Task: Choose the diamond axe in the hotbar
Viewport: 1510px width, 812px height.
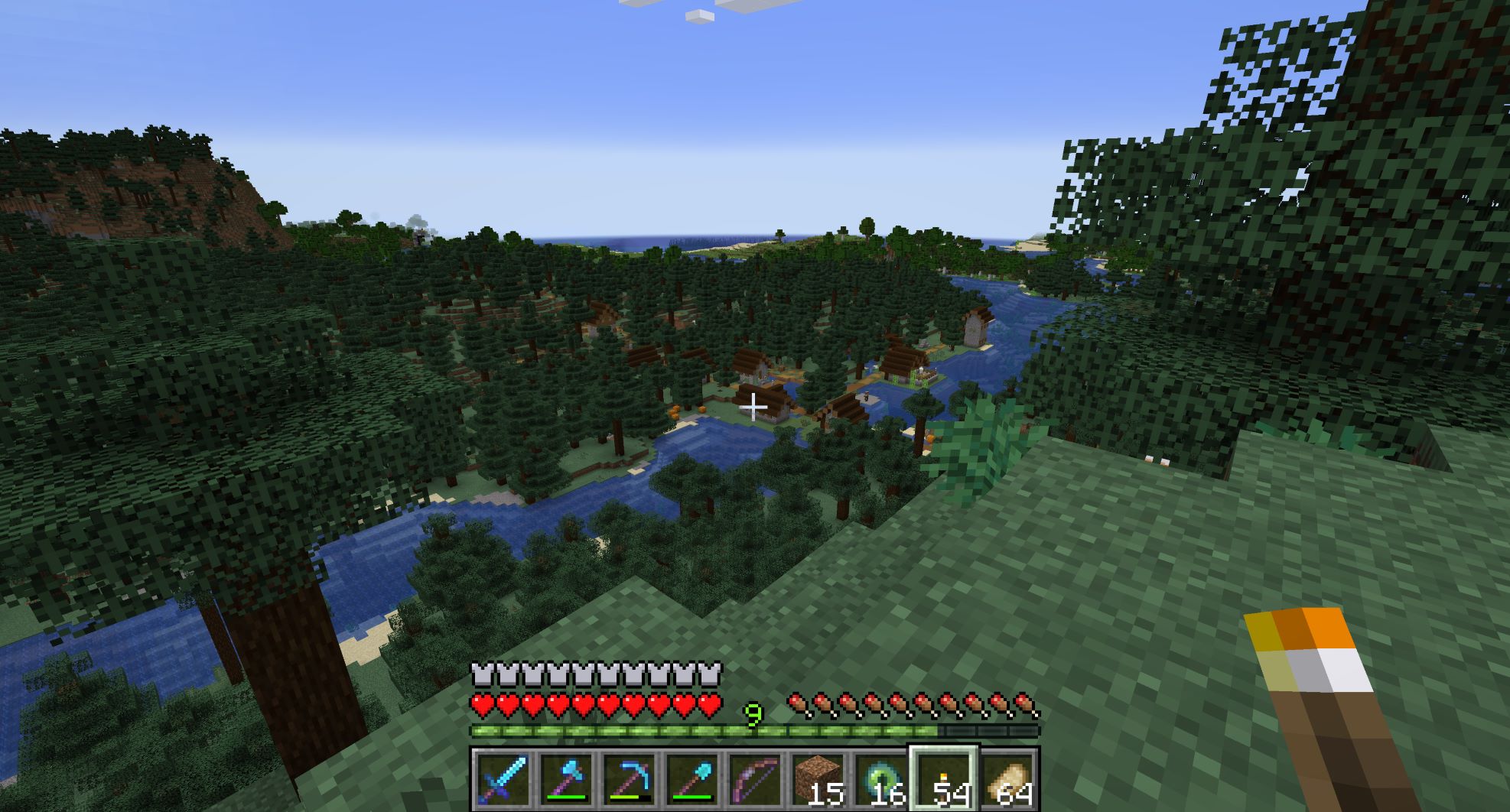Action: (x=567, y=779)
